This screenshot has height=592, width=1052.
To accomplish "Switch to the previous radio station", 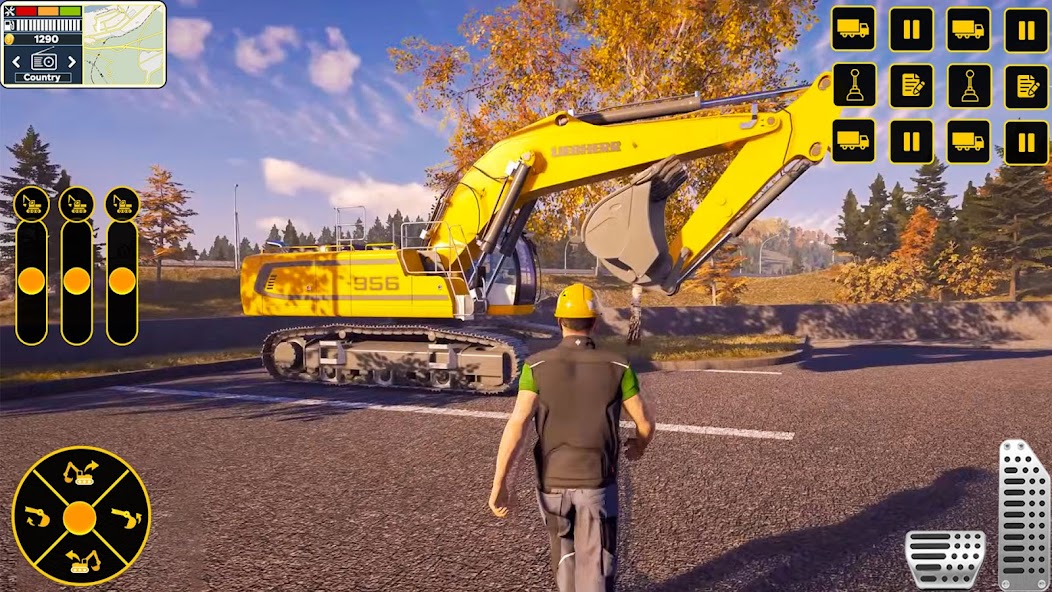I will (x=17, y=61).
